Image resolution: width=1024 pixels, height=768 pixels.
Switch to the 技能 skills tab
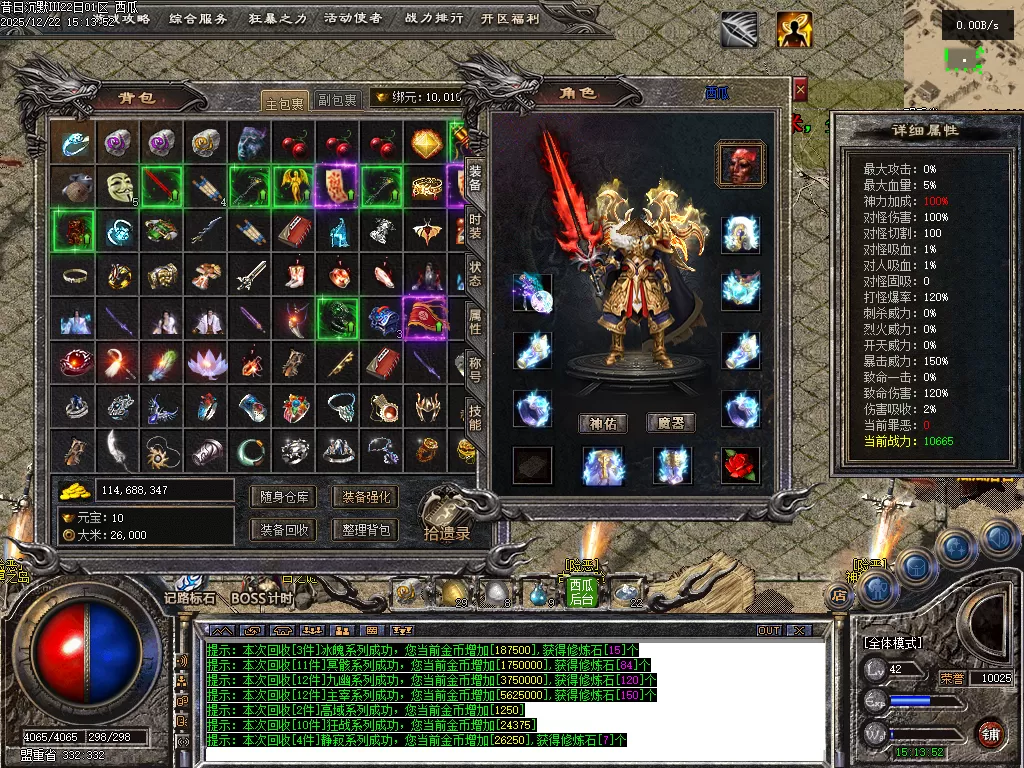pos(476,417)
